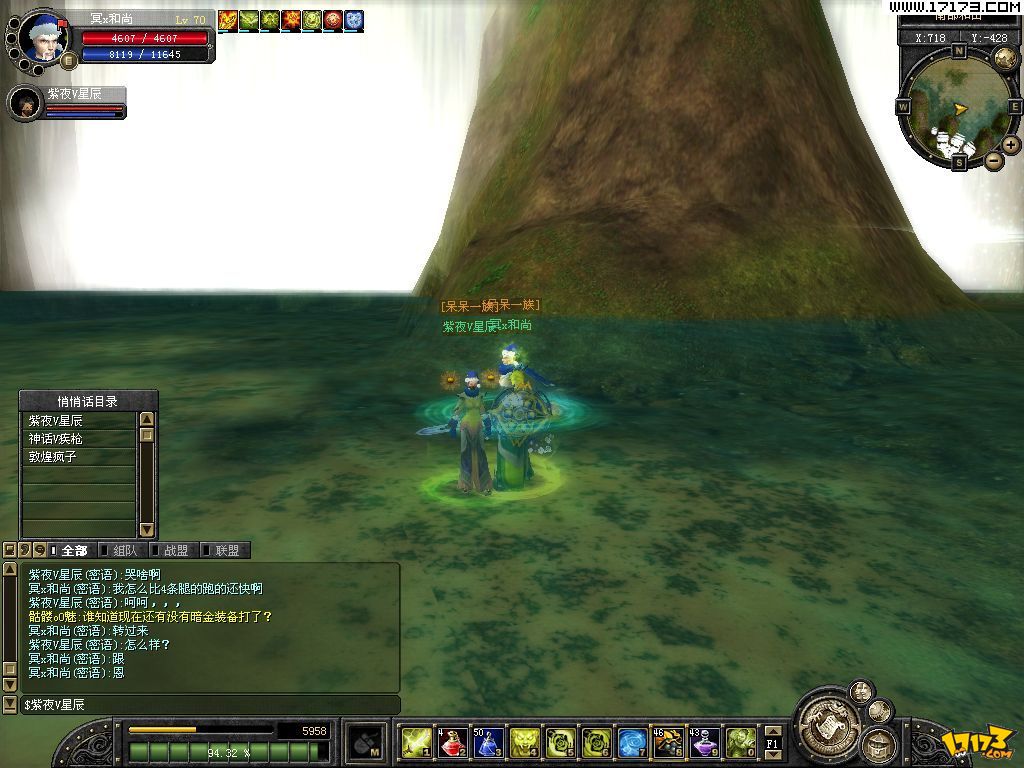This screenshot has height=768, width=1024.
Task: Pick 敦煌疯子 in the whisper directory
Action: pos(79,457)
